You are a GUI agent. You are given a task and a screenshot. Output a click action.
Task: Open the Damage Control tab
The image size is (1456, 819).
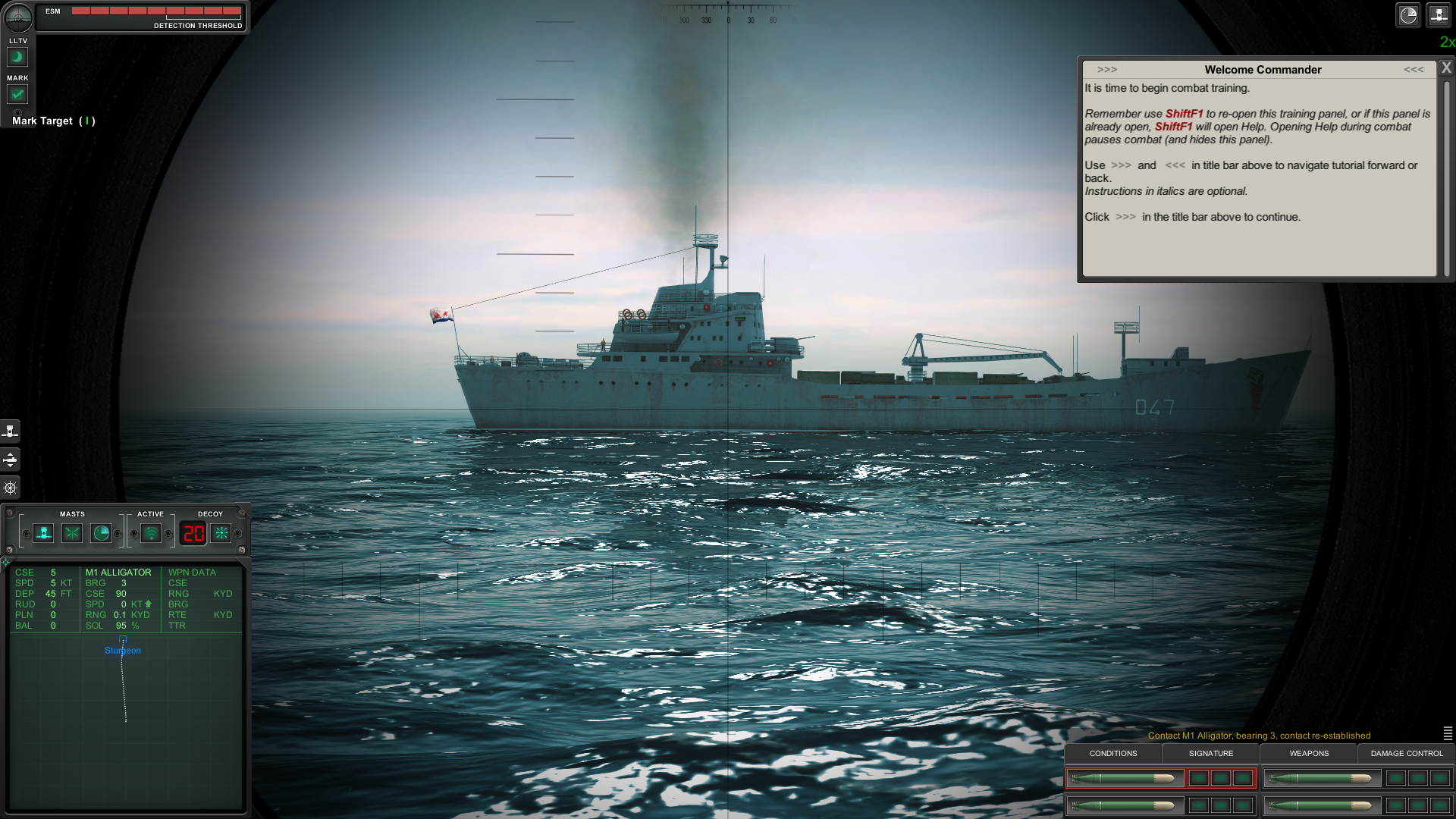pyautogui.click(x=1407, y=754)
